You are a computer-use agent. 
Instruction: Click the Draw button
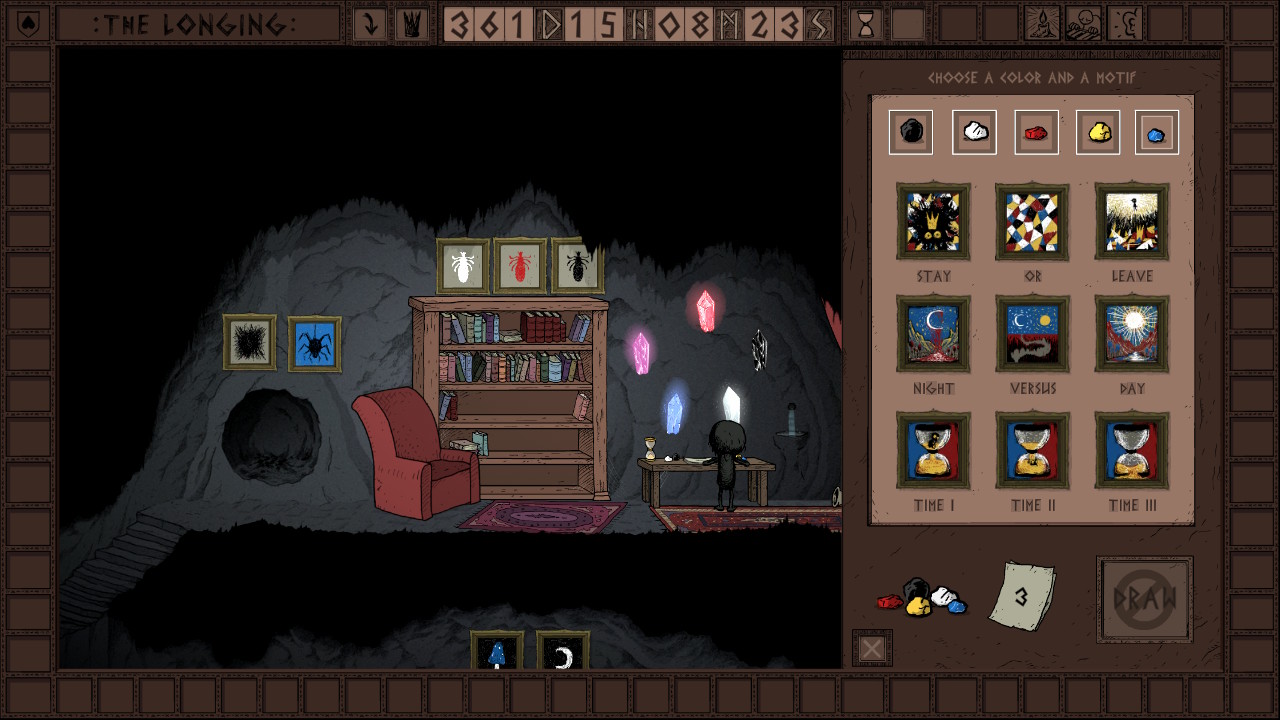click(1144, 600)
